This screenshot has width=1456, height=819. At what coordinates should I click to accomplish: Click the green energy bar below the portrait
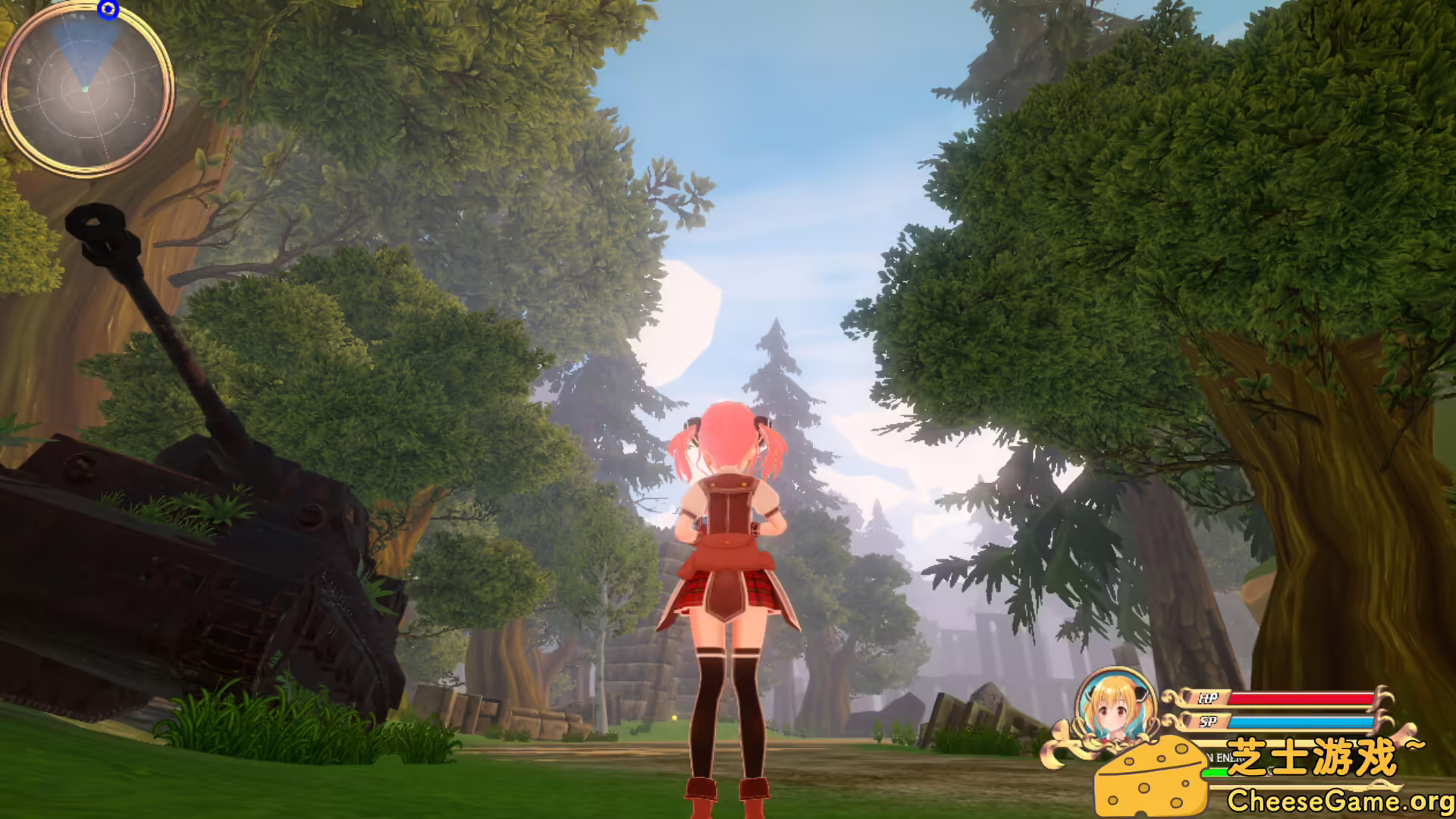1215,772
